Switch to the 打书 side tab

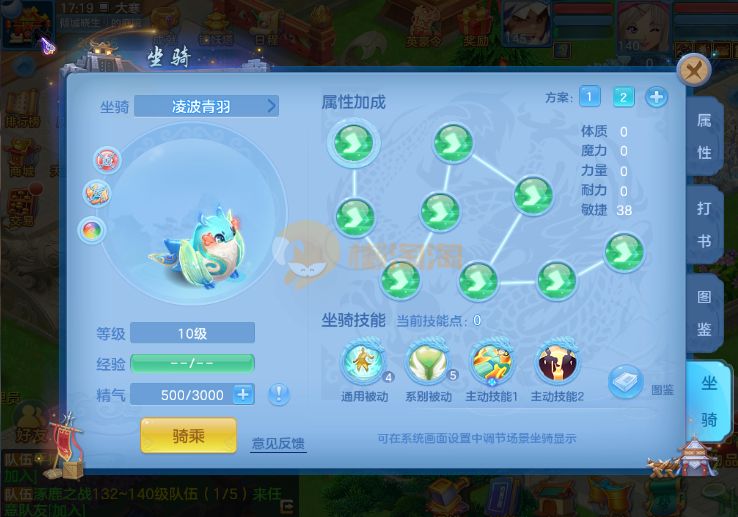click(704, 226)
